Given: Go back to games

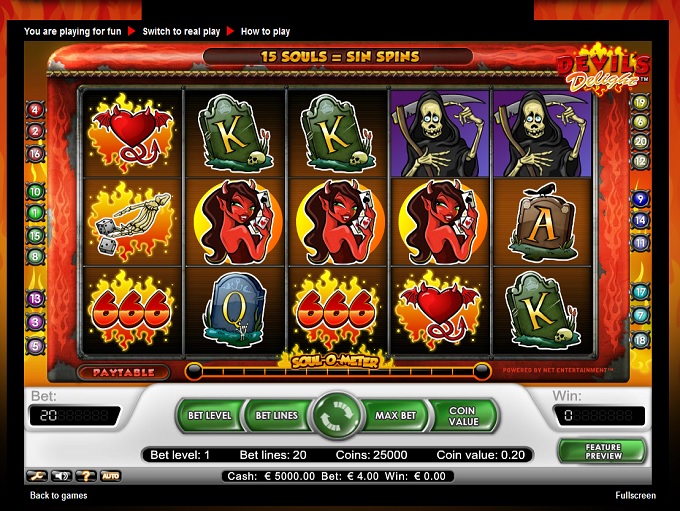Looking at the screenshot, I should 58,495.
